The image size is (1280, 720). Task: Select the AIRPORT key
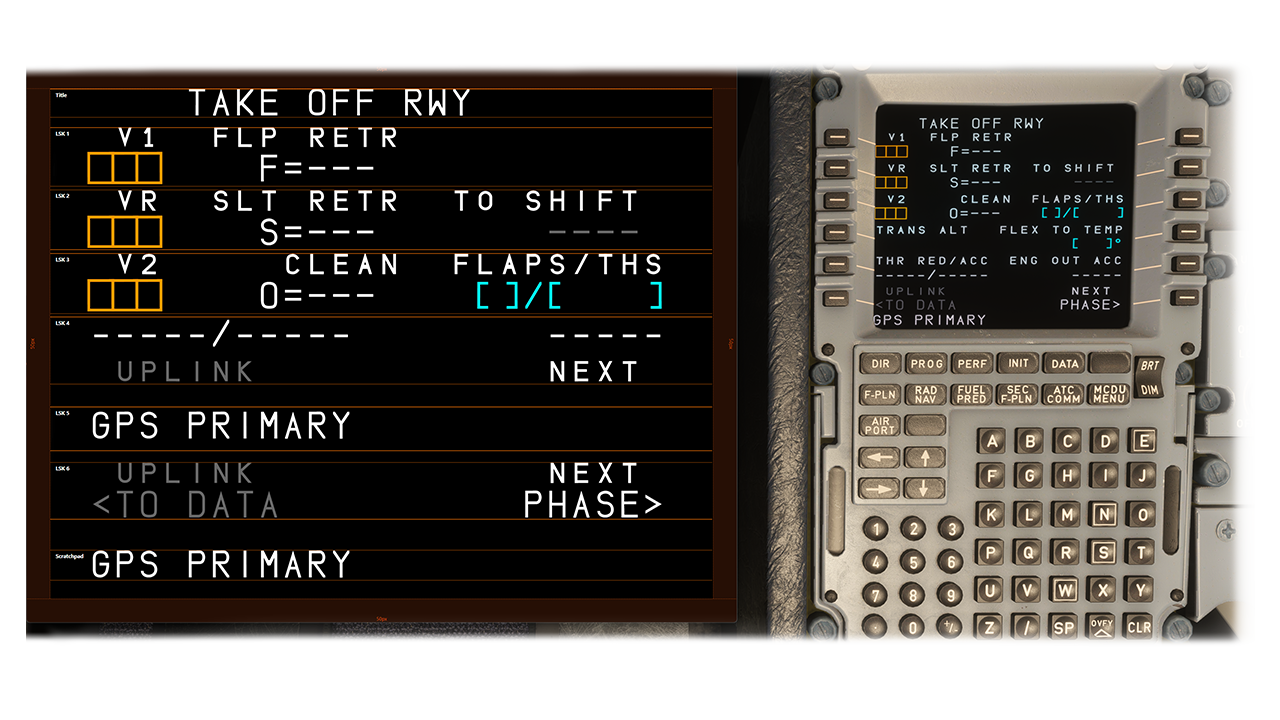pos(880,426)
